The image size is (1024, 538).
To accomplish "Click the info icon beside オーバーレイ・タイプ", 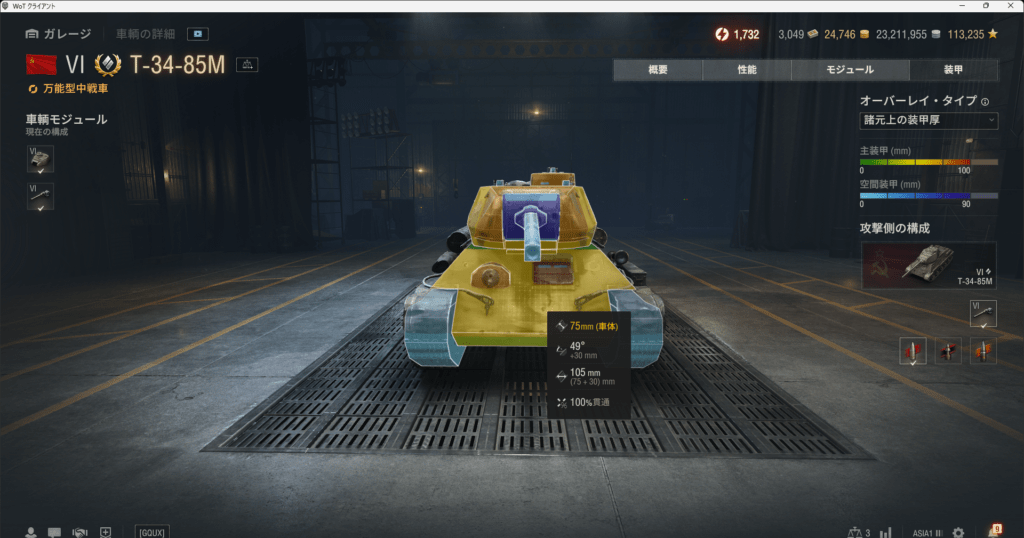I will click(x=985, y=101).
